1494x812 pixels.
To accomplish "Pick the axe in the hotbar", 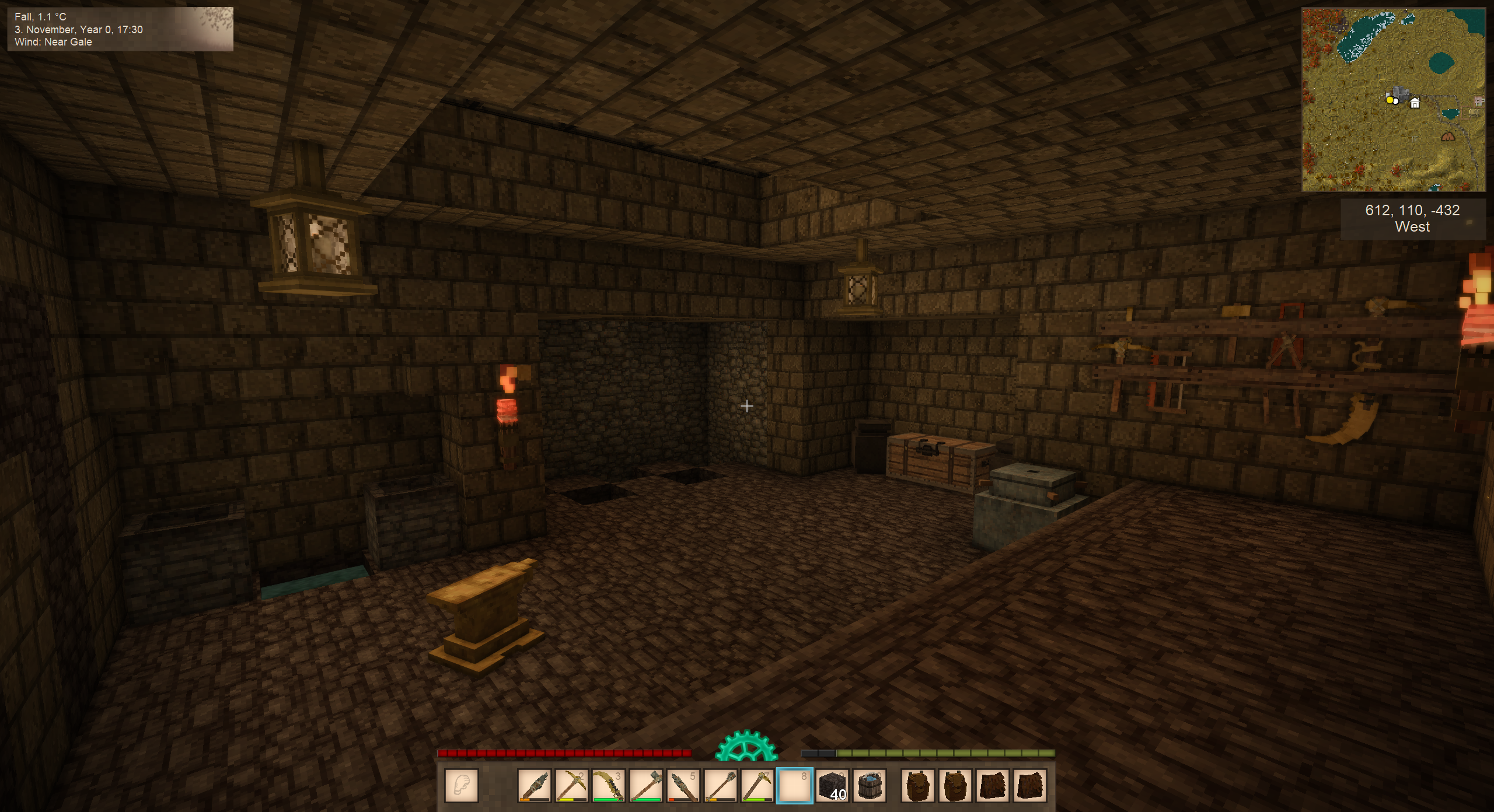I will pos(645,785).
